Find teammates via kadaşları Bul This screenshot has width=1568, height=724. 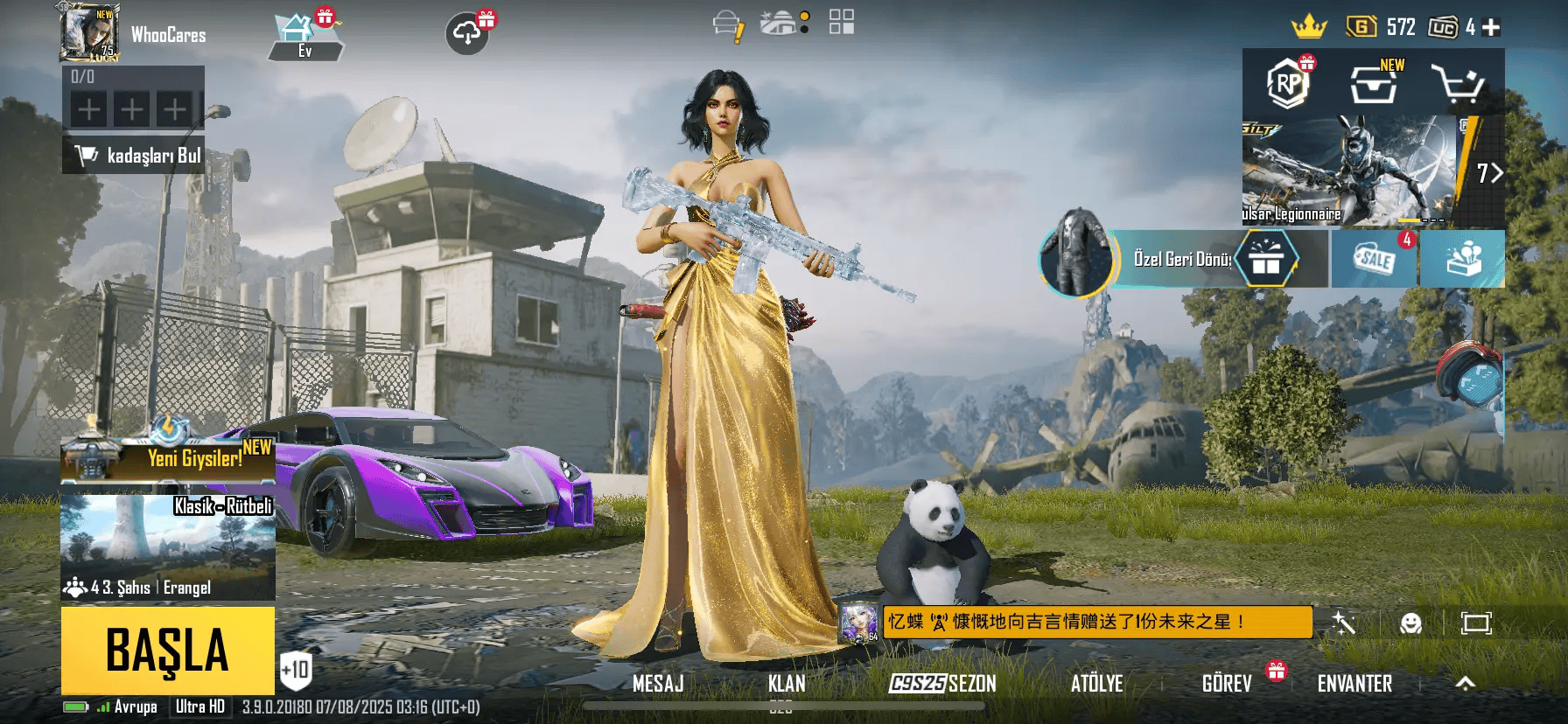[x=134, y=156]
